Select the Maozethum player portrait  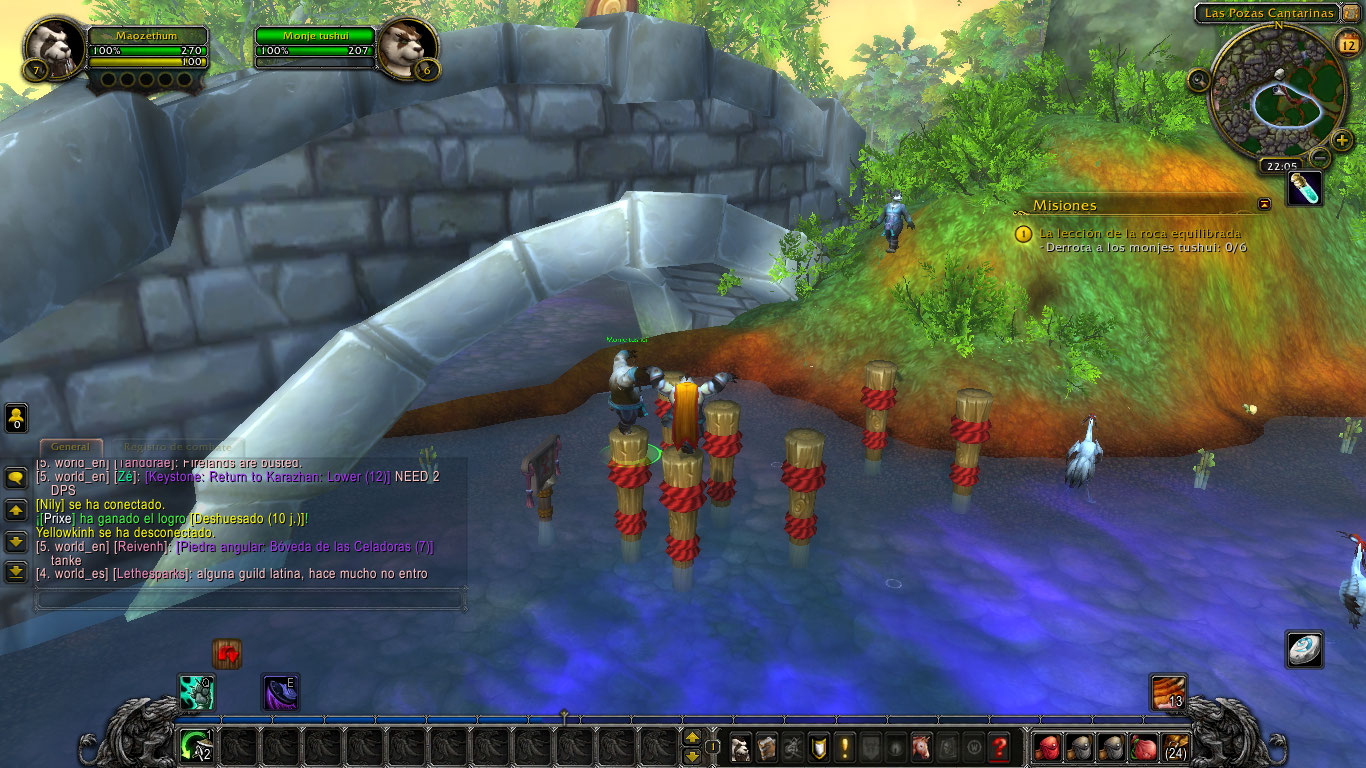click(x=53, y=46)
